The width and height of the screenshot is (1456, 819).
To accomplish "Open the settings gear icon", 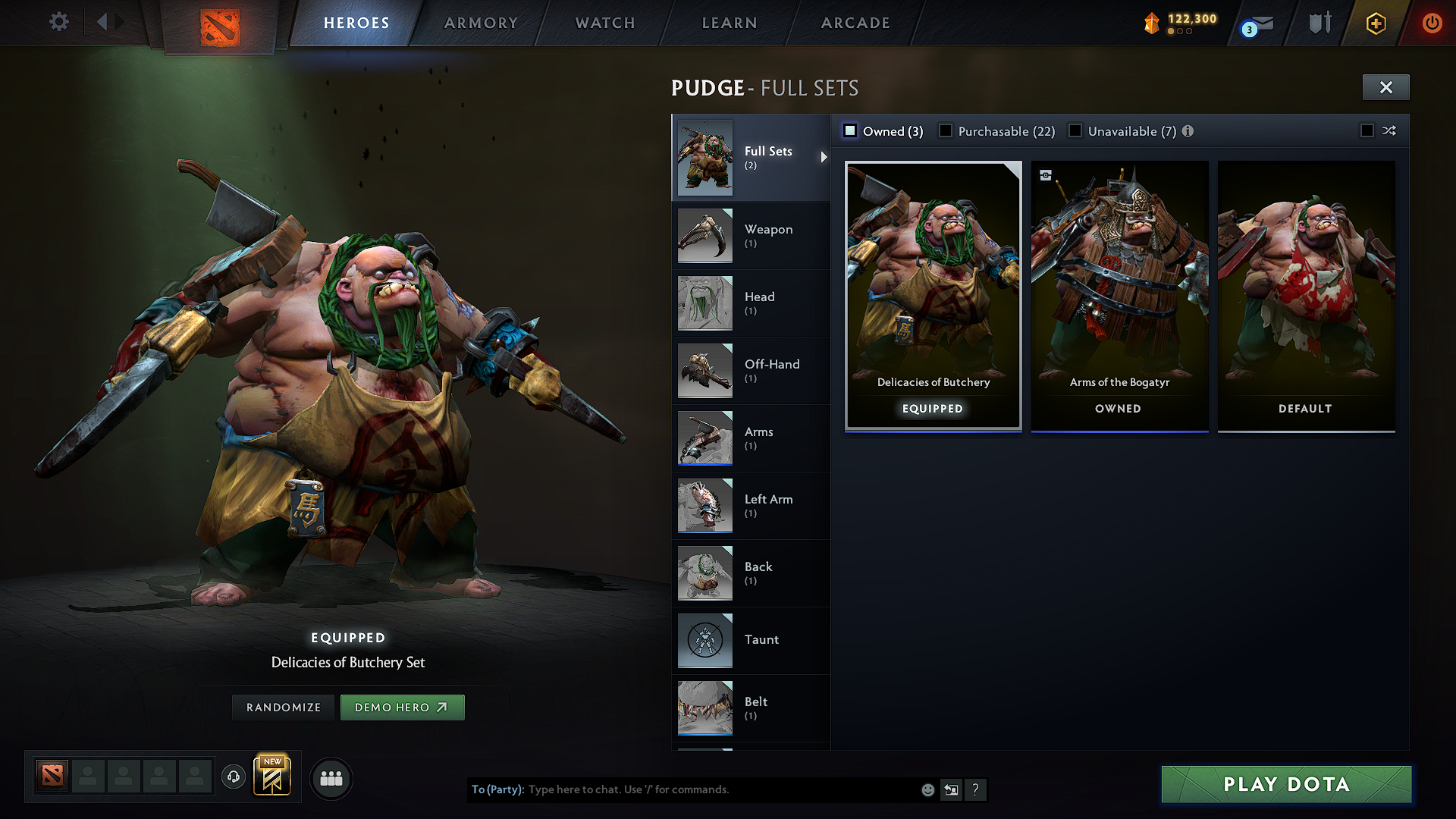I will coord(58,21).
